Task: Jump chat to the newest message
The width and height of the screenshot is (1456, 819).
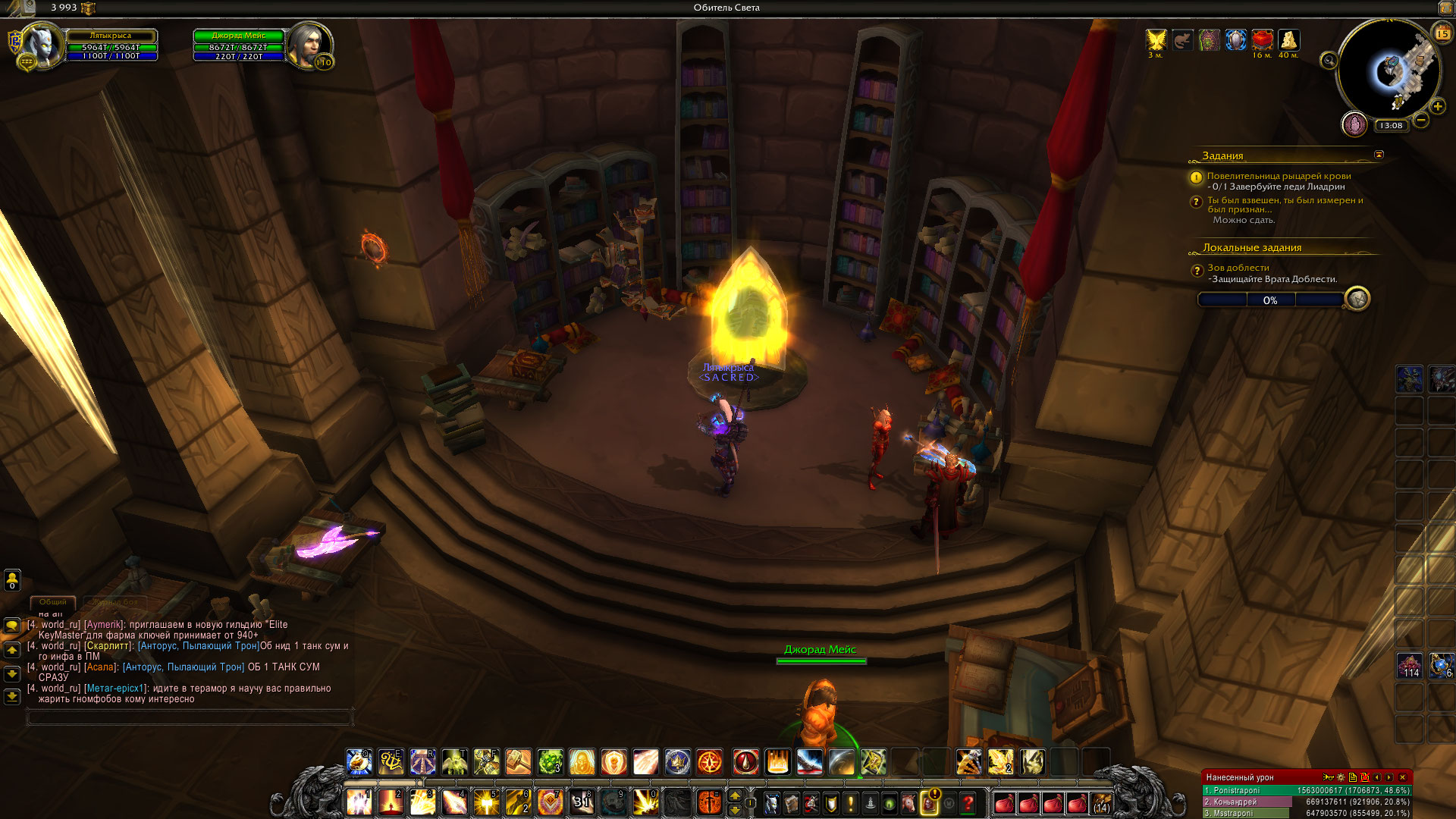Action: 12,696
